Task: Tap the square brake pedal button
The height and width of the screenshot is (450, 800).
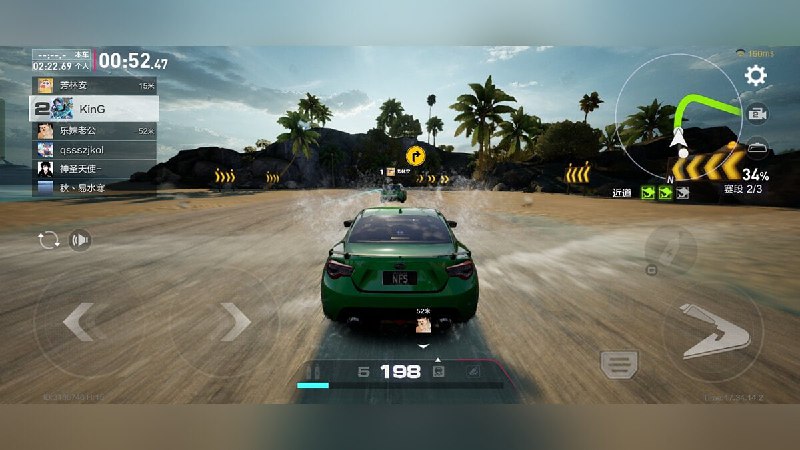Action: (620, 364)
